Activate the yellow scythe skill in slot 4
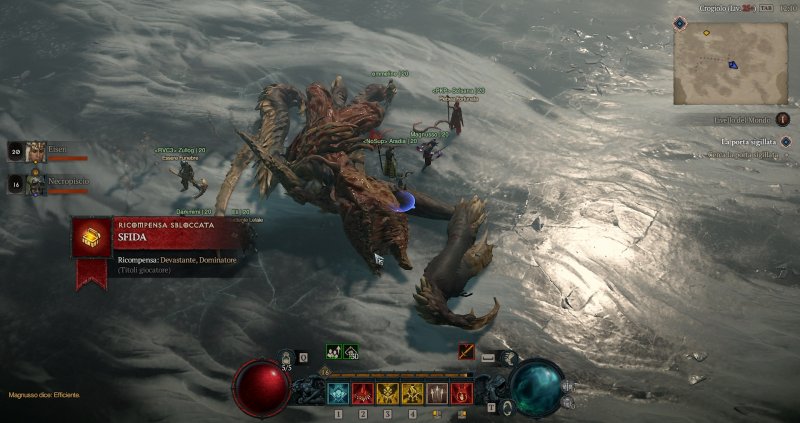 [x=412, y=393]
